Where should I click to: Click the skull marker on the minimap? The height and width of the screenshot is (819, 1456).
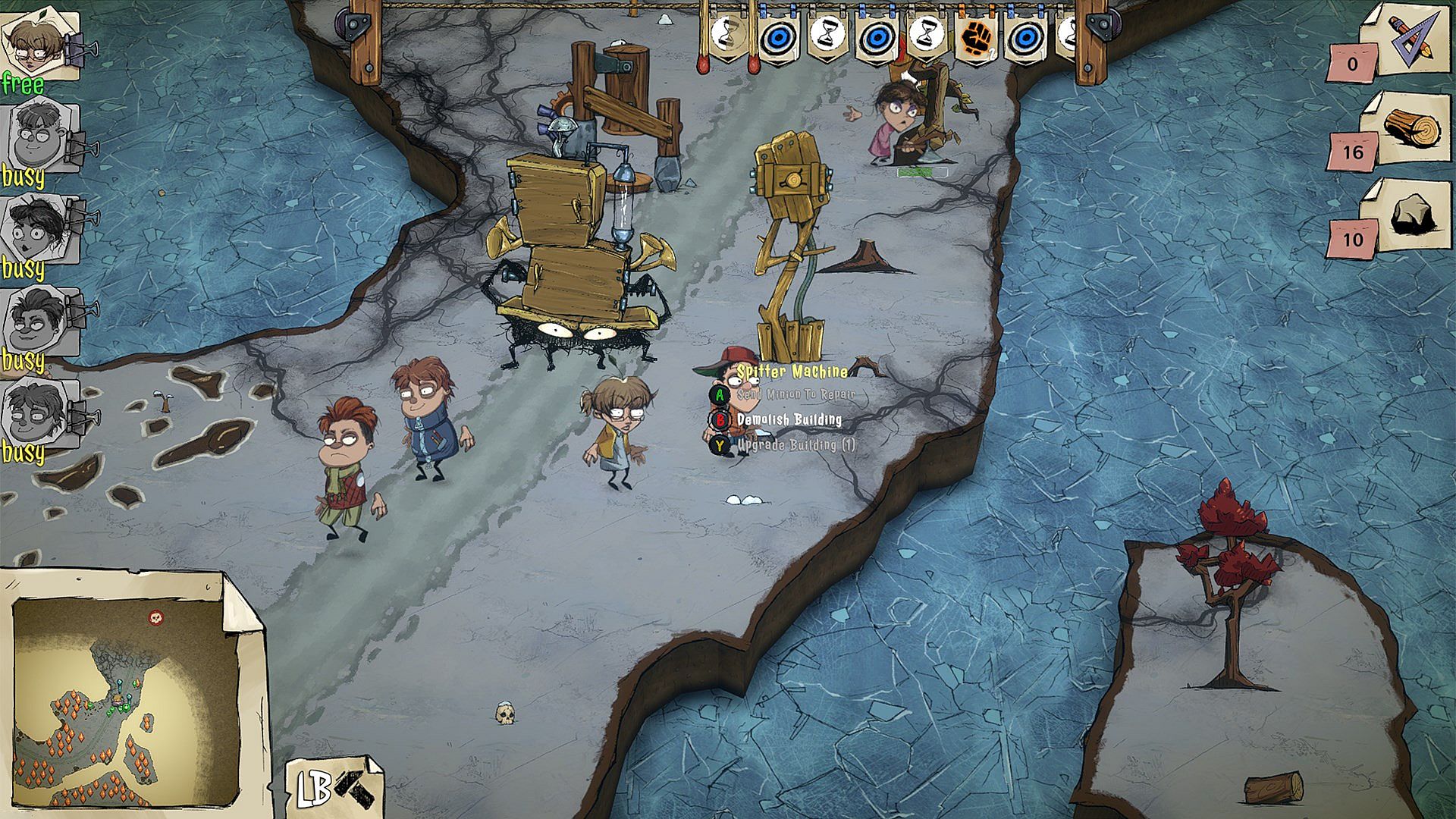click(156, 617)
